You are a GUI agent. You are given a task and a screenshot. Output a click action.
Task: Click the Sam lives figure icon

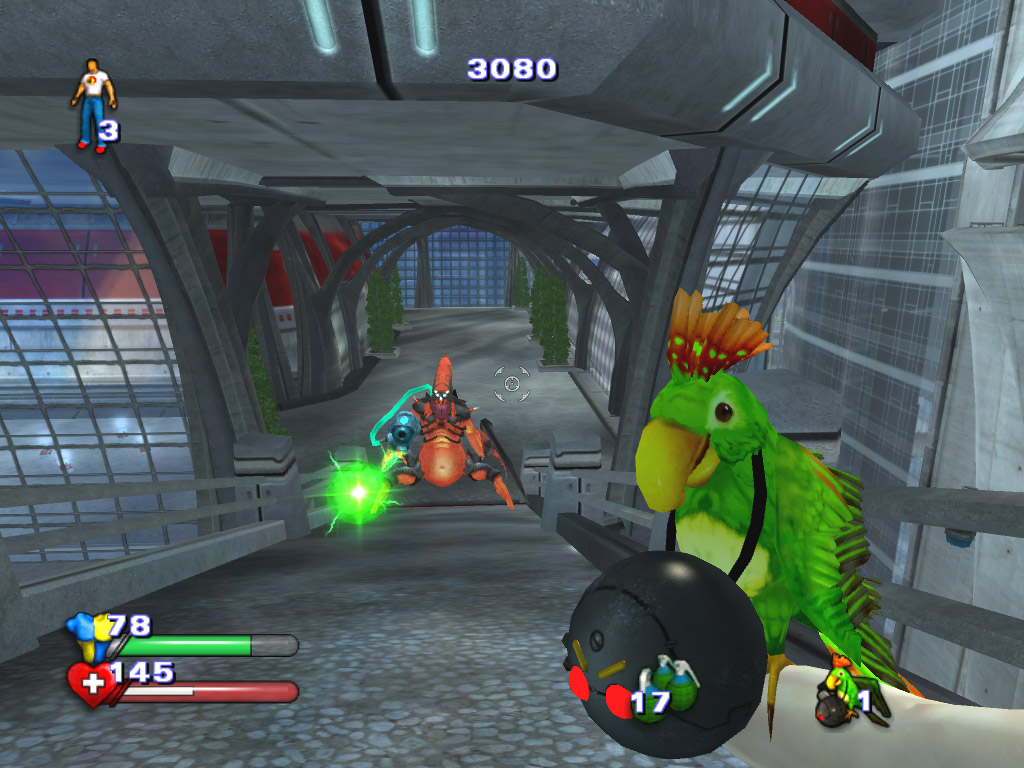[93, 104]
